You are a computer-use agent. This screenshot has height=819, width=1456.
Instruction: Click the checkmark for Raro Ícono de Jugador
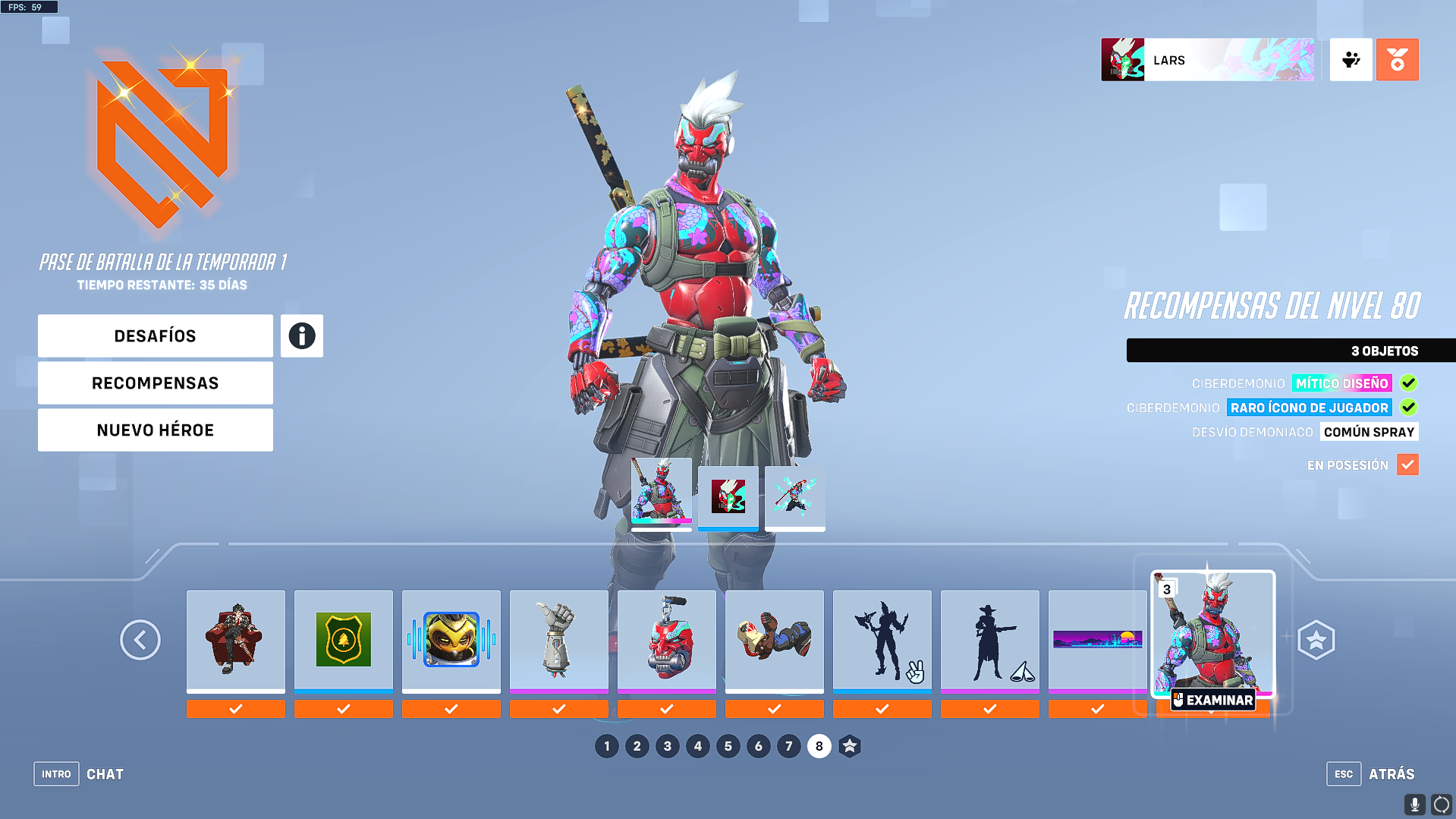click(1408, 408)
